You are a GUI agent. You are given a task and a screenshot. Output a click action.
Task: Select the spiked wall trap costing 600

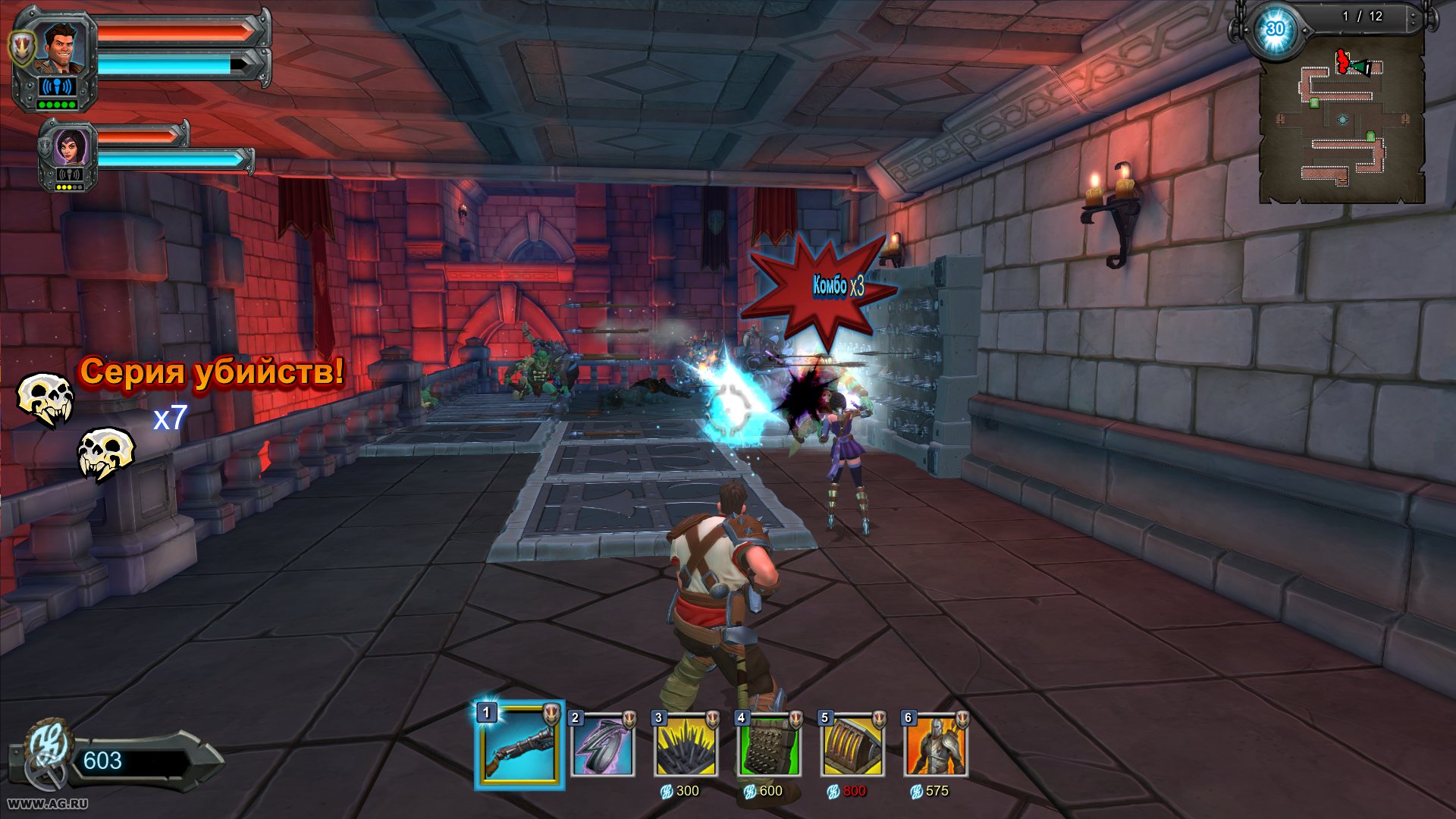tap(770, 746)
